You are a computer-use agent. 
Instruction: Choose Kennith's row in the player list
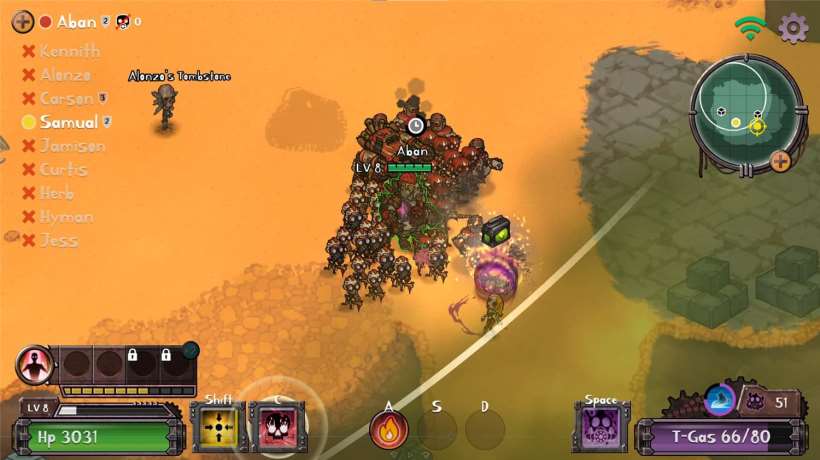click(69, 51)
